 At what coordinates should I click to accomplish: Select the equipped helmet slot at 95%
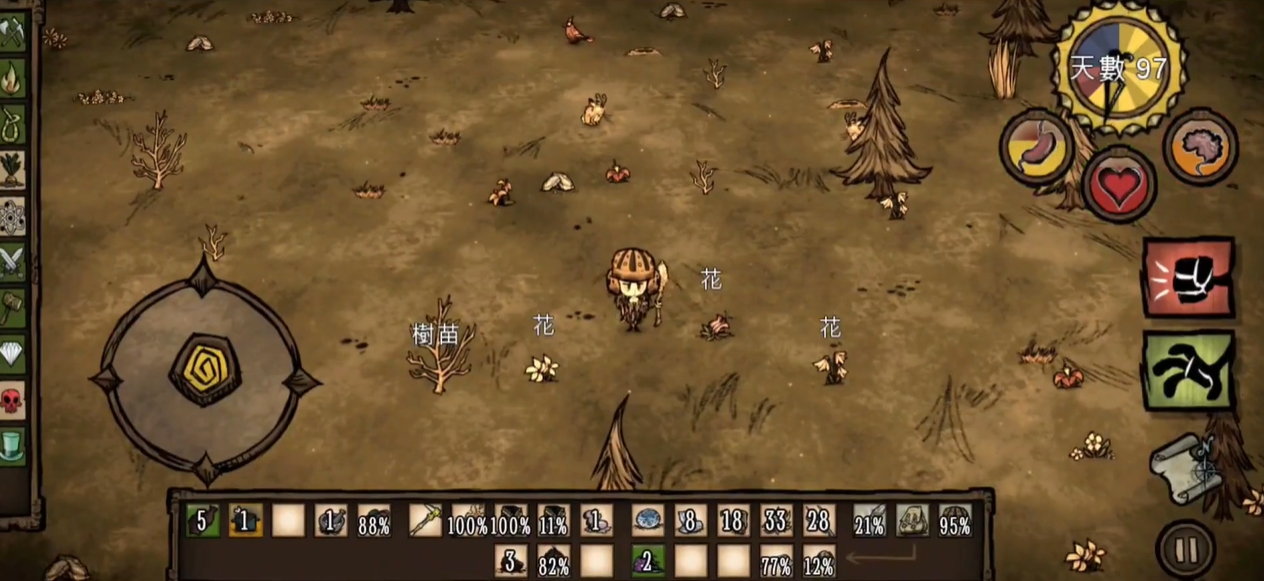point(955,520)
